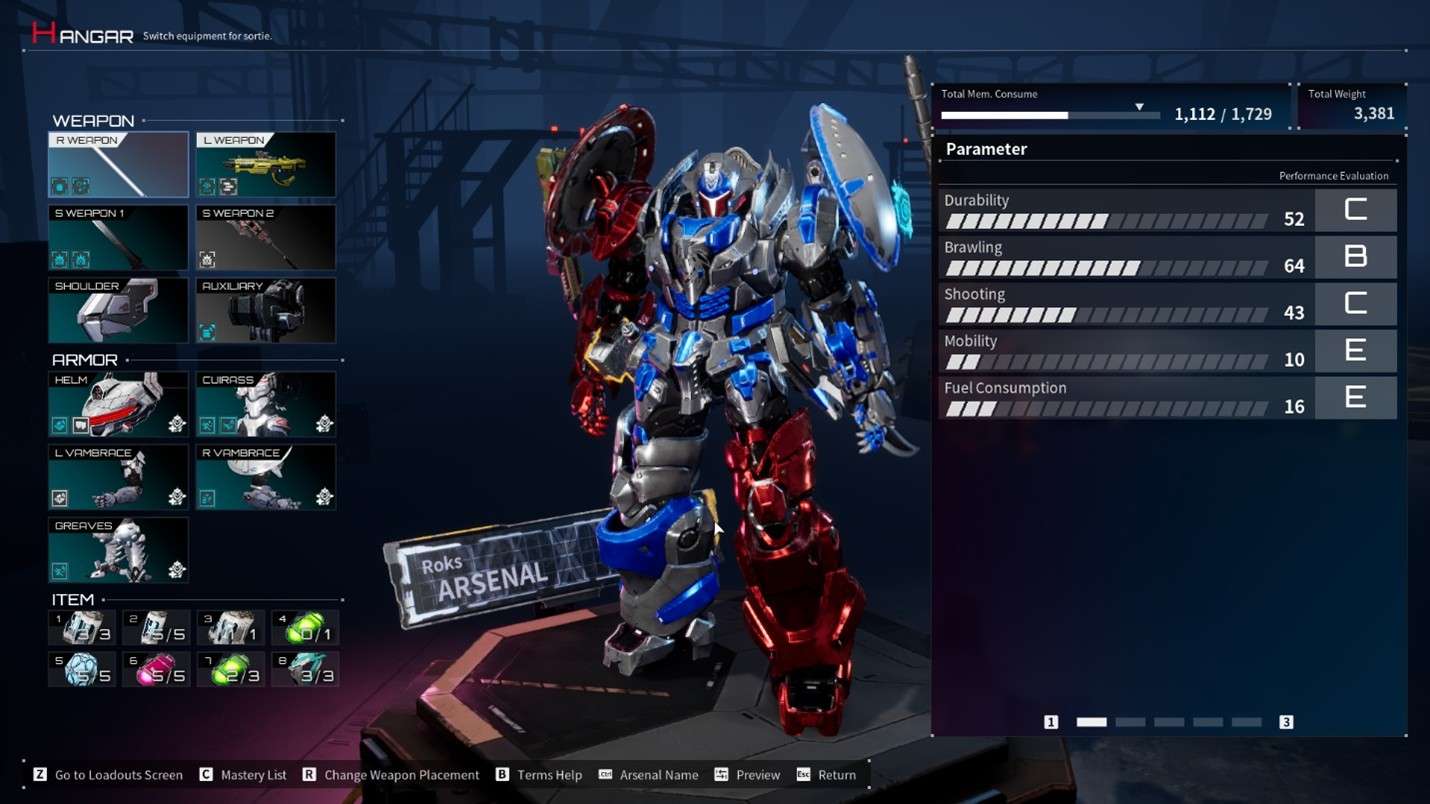Image resolution: width=1430 pixels, height=804 pixels.
Task: Select the Shoulder weapon slot
Action: 117,310
